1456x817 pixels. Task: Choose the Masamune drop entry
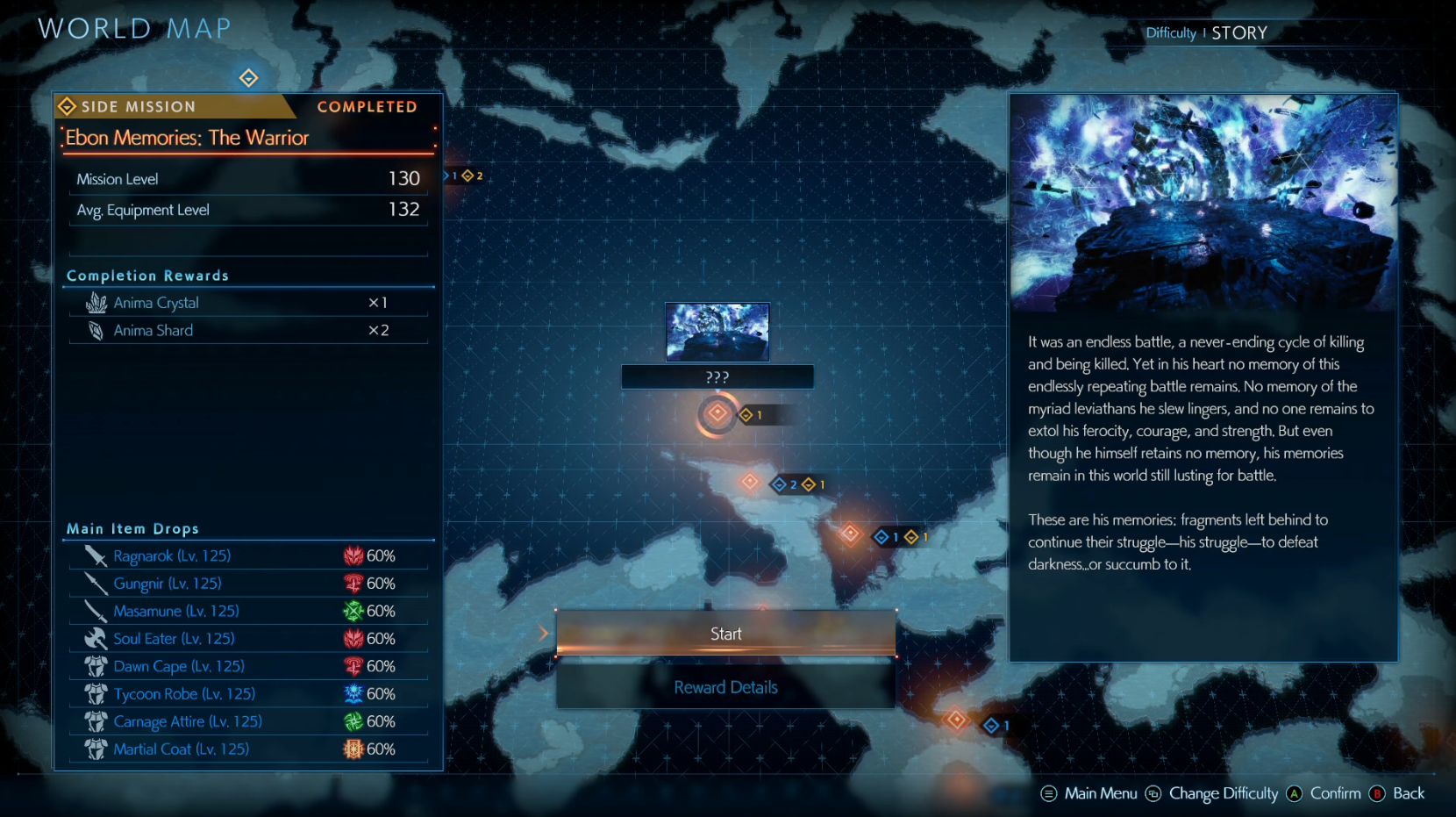pyautogui.click(x=248, y=612)
